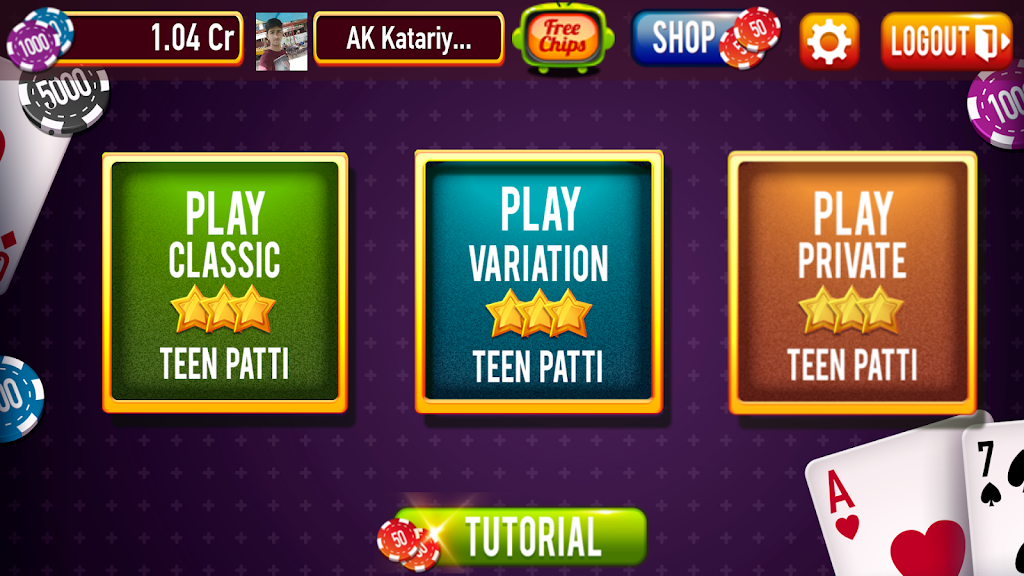
Task: Choose the Play Variation Teen Patti tile
Action: [539, 282]
